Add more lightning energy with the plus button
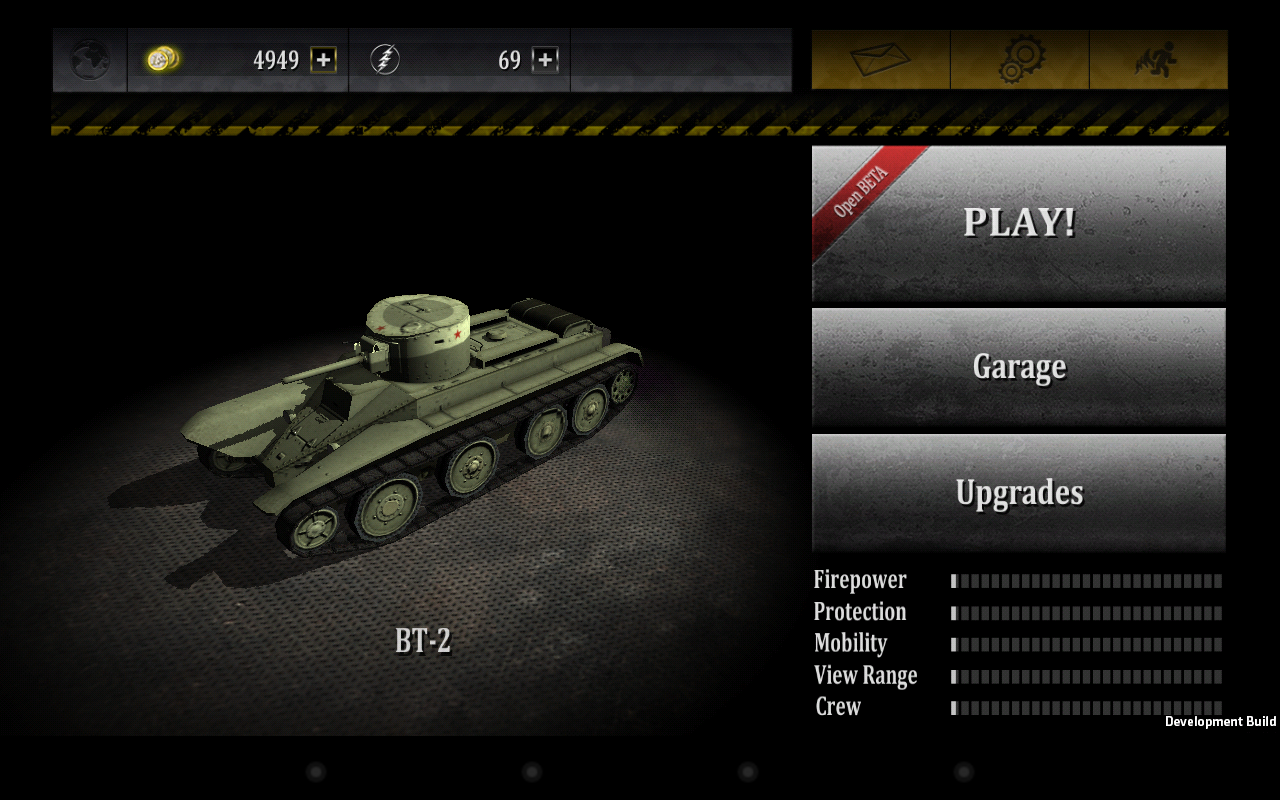This screenshot has height=800, width=1280. coord(544,60)
